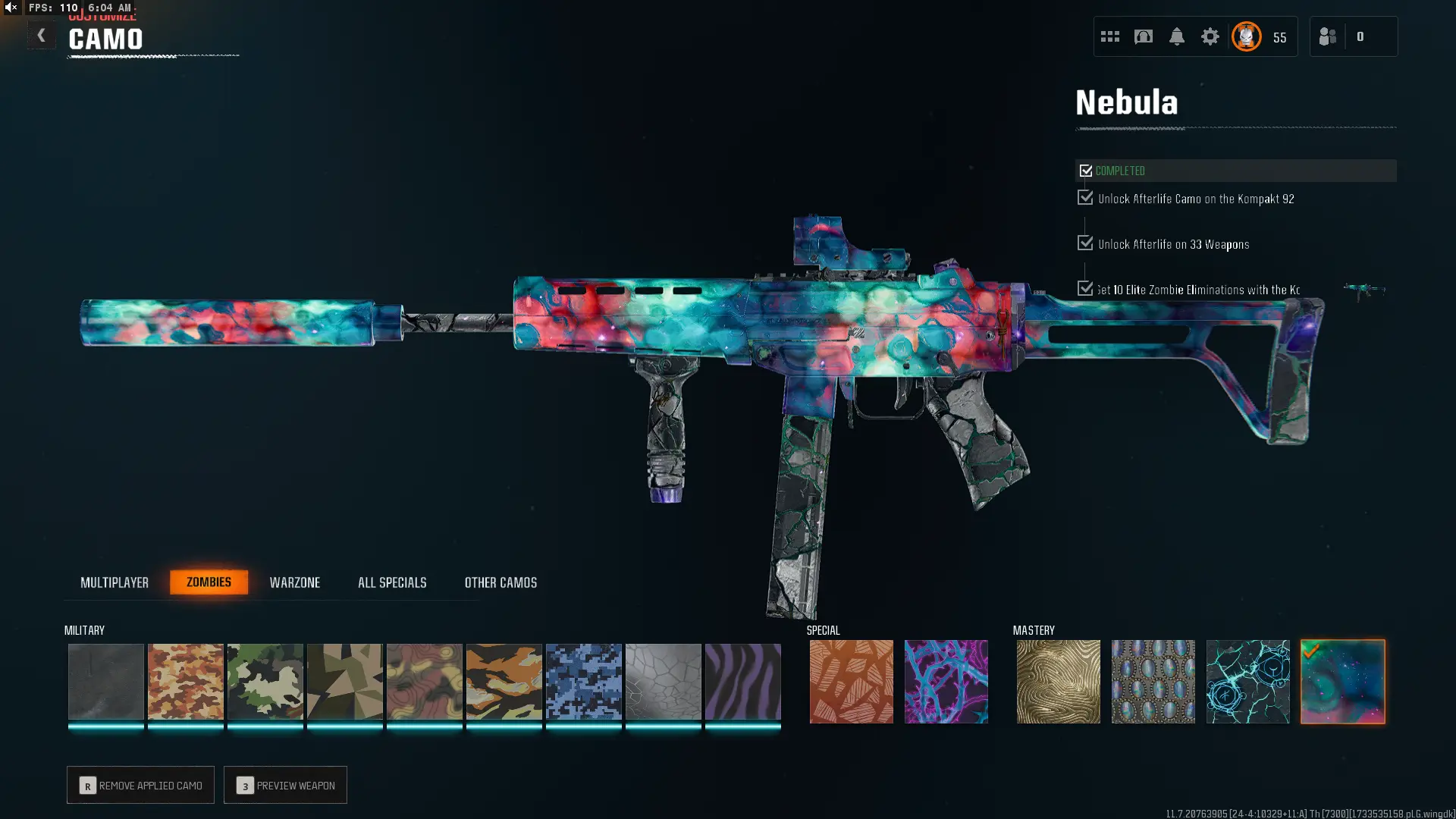Equip the blue digital pixel military camo

583,681
